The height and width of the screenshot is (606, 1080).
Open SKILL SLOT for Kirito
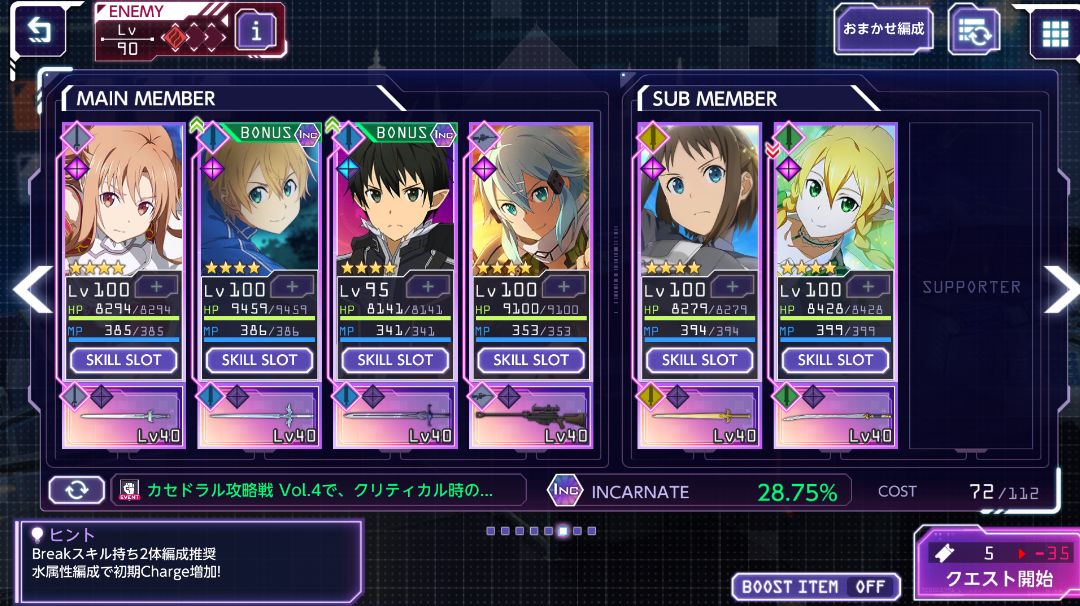pos(395,360)
